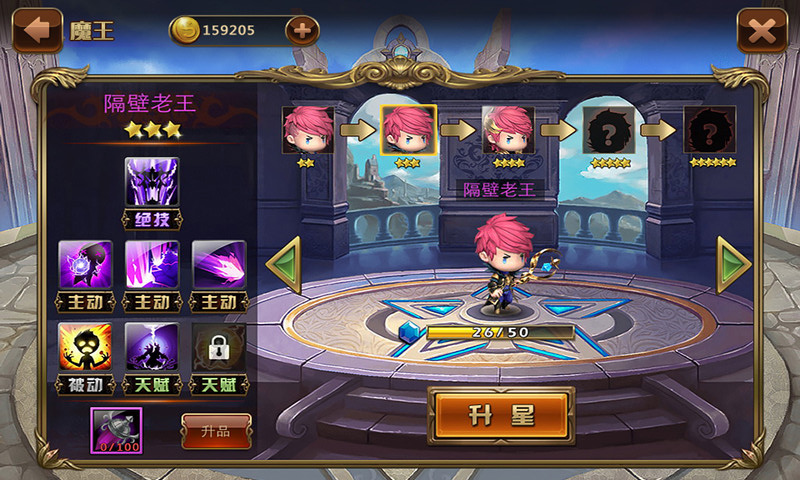Viewport: 800px width, 480px height.
Task: Choose the five-star unknown silhouette portrait
Action: click(608, 130)
